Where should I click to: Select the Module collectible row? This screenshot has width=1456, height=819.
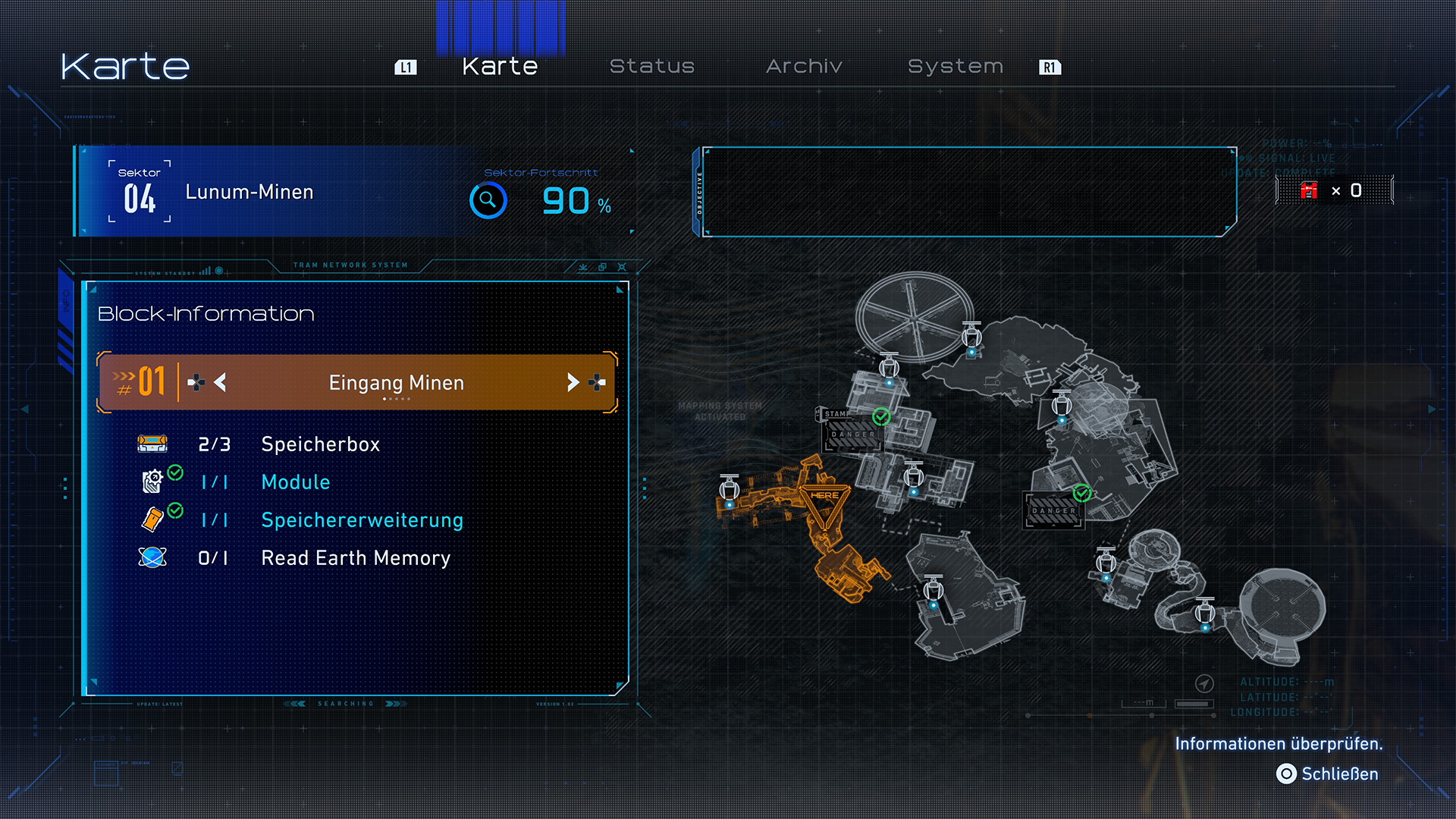coord(295,482)
